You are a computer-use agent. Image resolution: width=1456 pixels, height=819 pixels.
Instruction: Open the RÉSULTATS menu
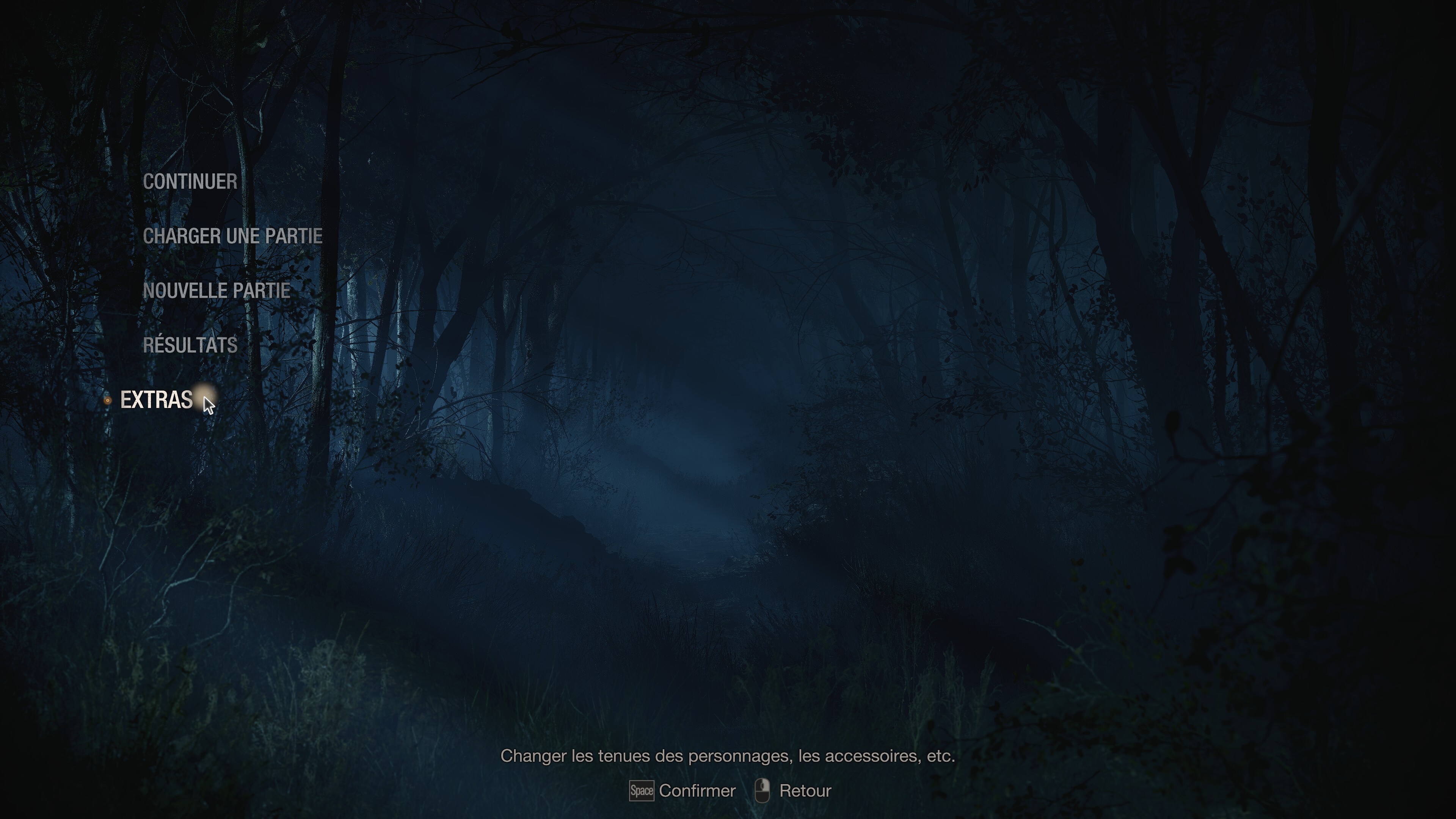[190, 345]
